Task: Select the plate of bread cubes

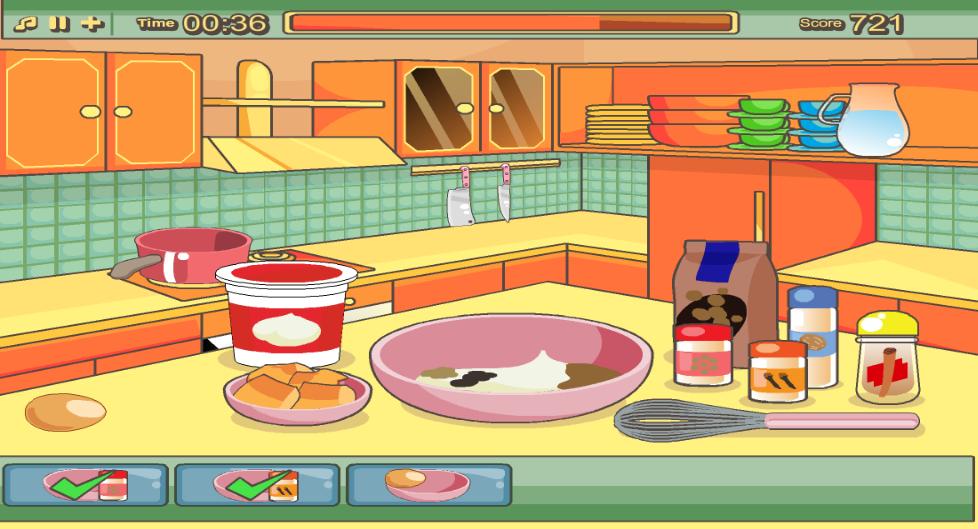Action: pos(296,390)
